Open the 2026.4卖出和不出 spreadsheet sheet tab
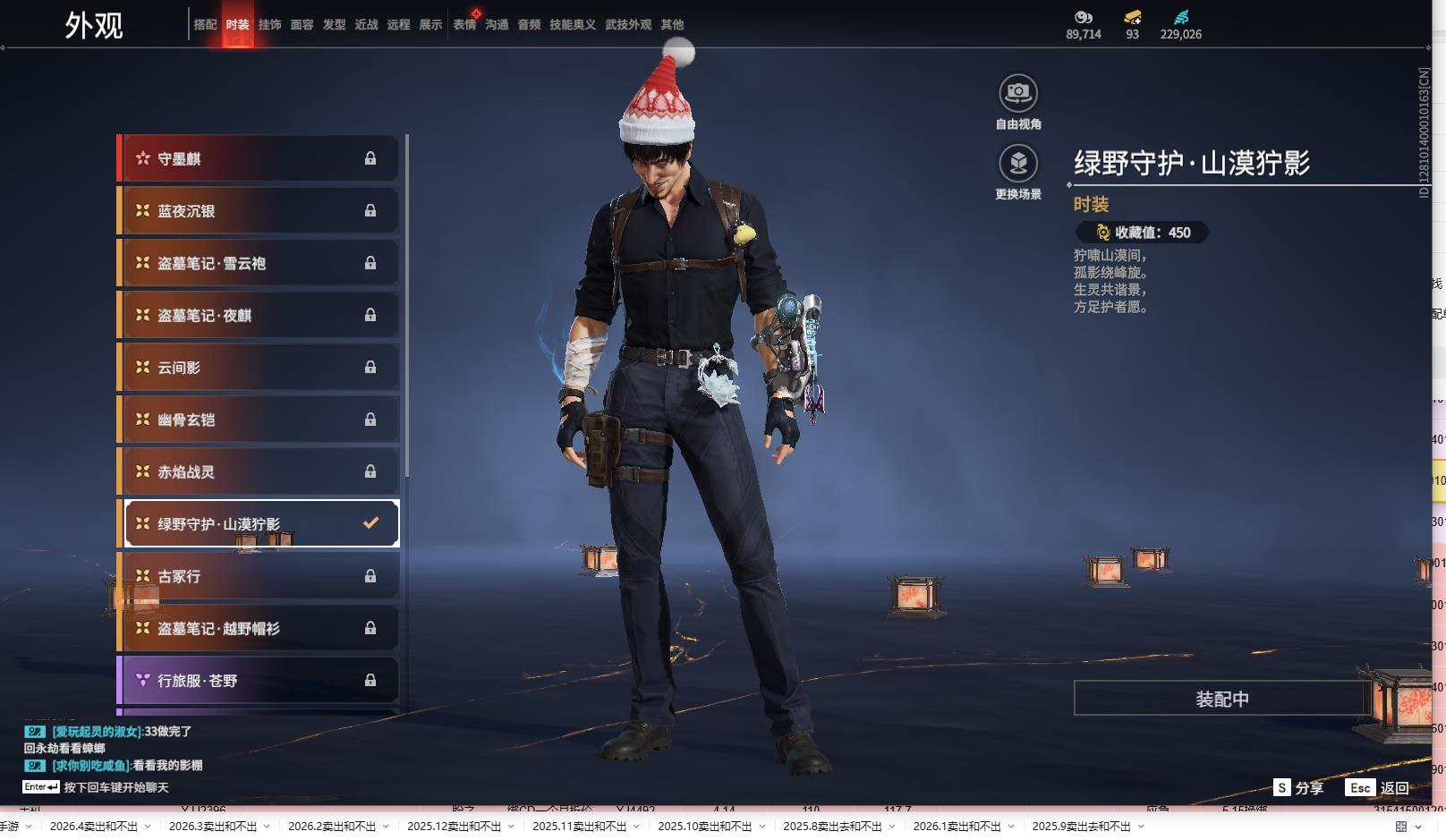 (x=94, y=827)
